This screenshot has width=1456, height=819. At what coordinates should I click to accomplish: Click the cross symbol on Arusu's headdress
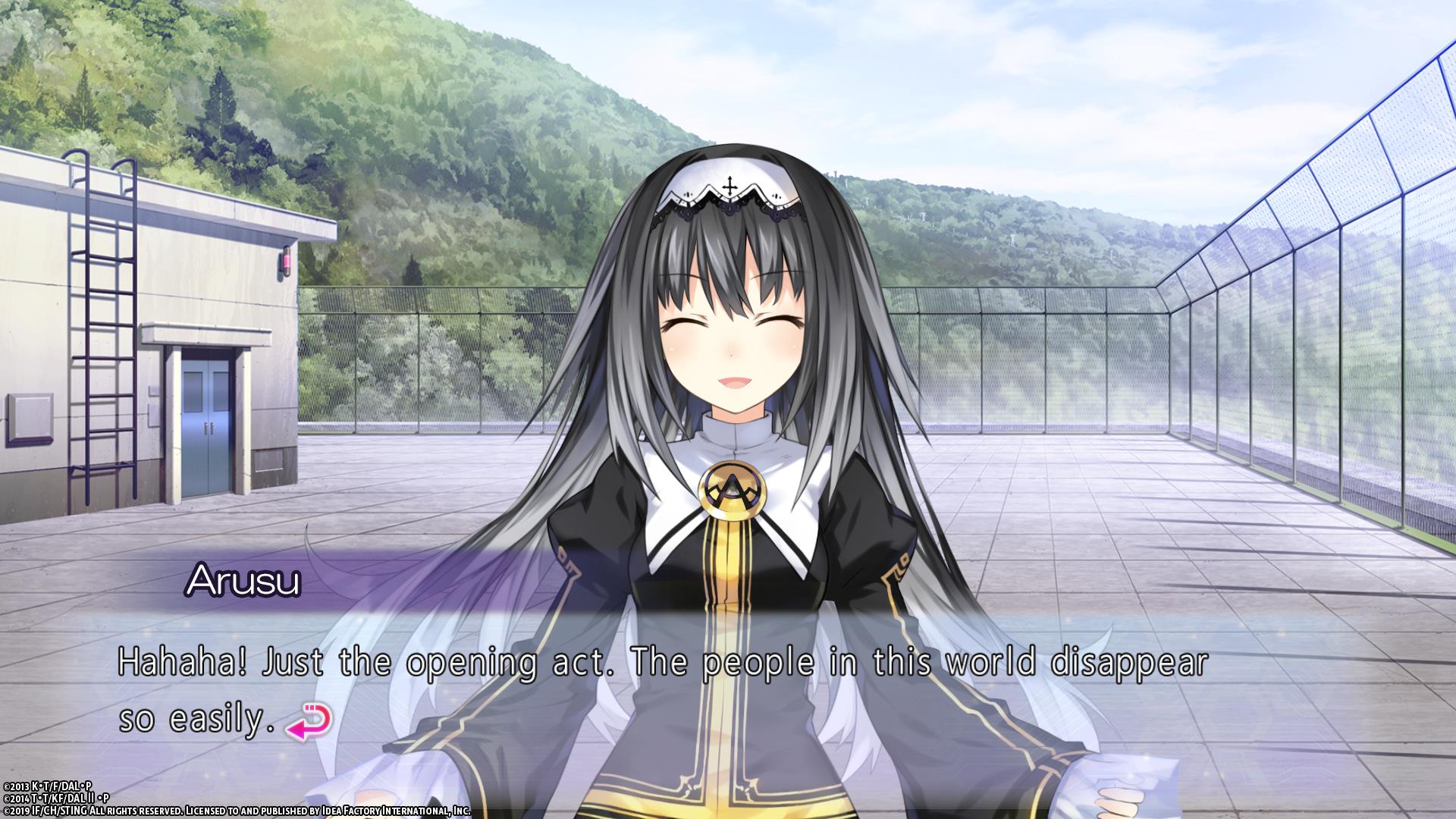(730, 184)
